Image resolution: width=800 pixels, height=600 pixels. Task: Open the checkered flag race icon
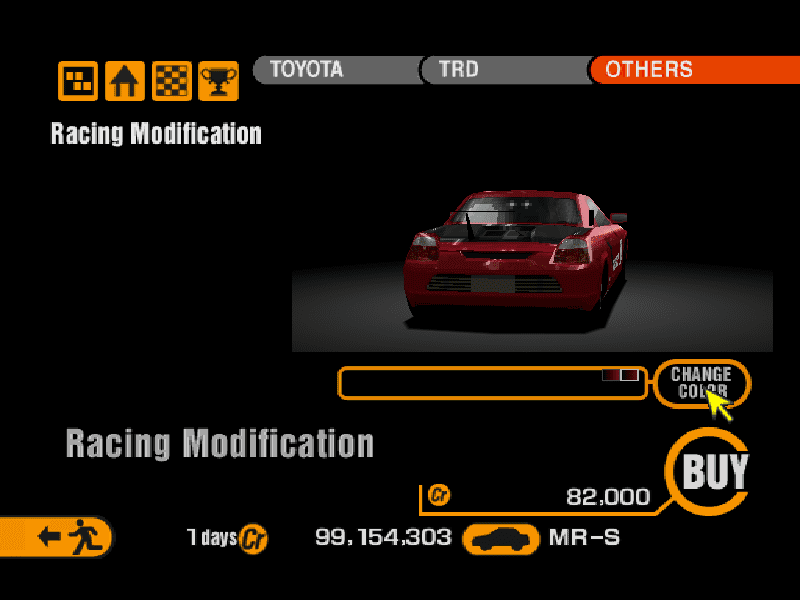tap(172, 81)
